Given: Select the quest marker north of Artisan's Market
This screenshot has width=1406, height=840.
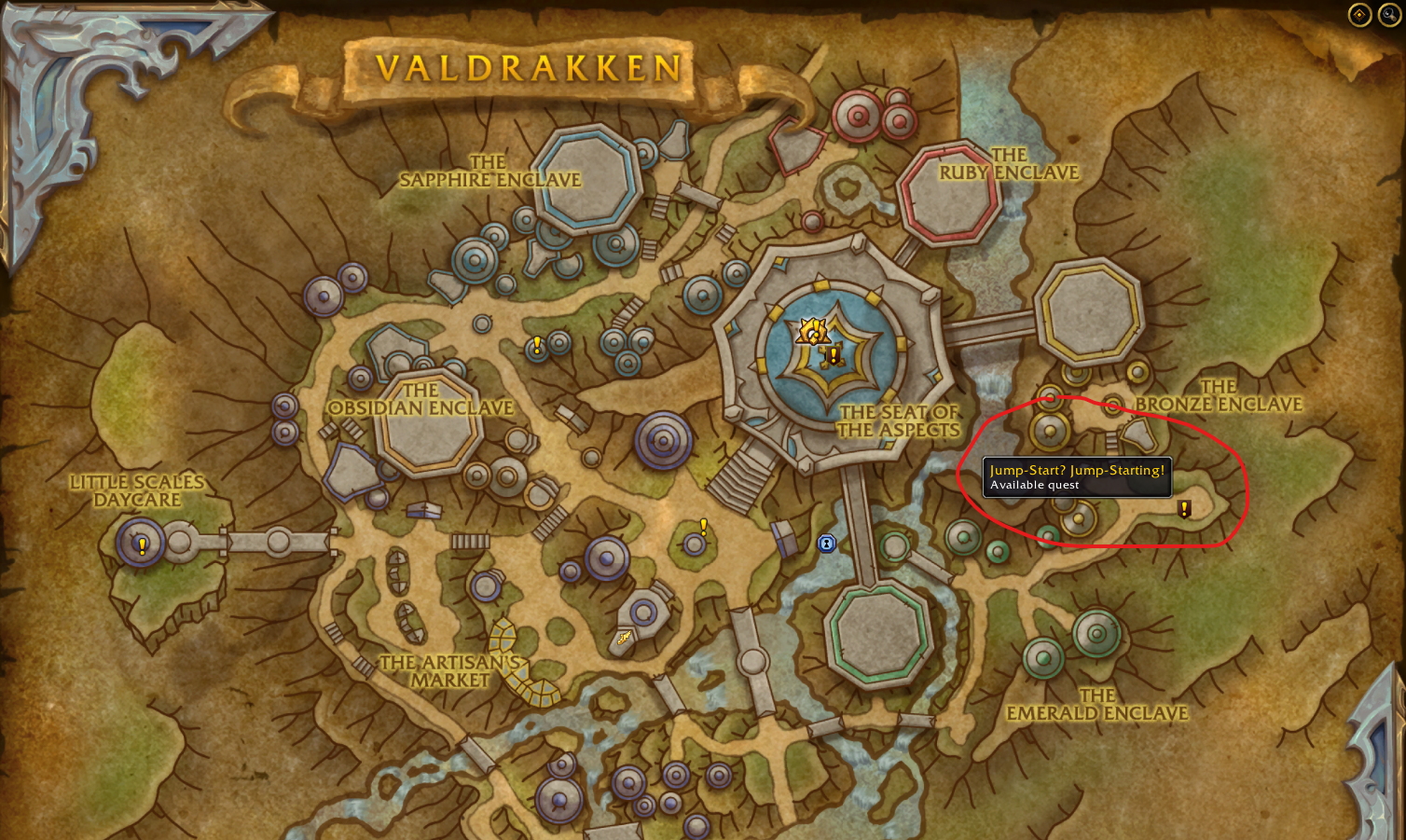Looking at the screenshot, I should [703, 527].
